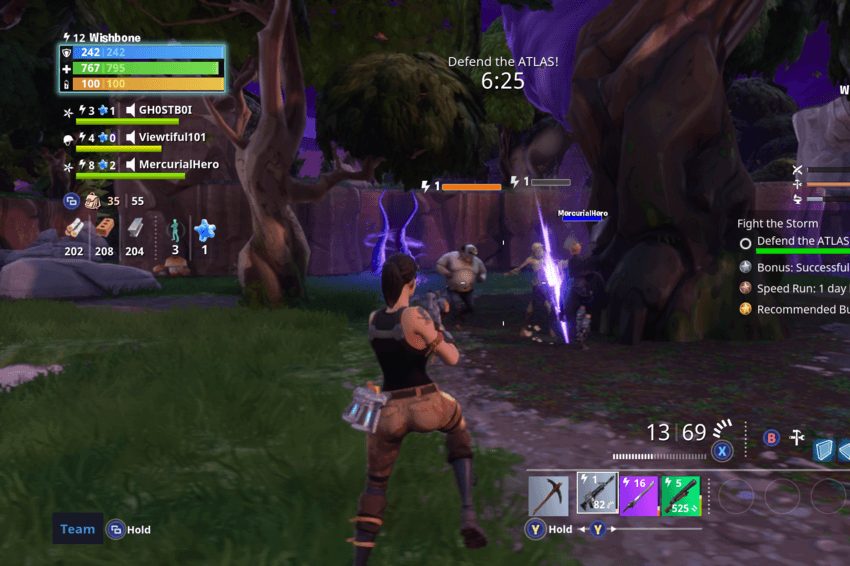Select the metal resource icon
Screen dimensions: 850x566
click(134, 230)
